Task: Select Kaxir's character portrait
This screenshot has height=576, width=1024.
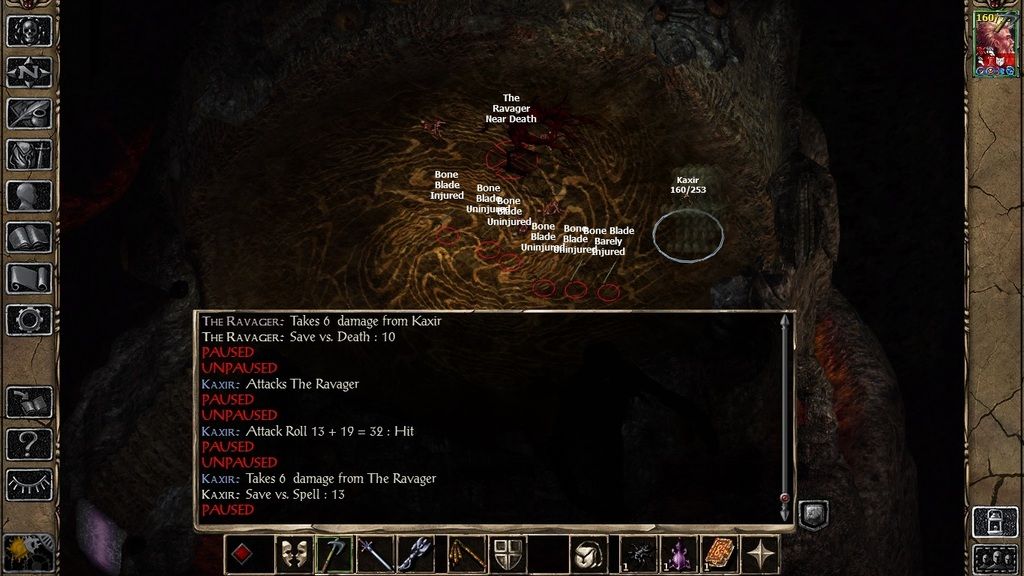Action: tap(995, 45)
